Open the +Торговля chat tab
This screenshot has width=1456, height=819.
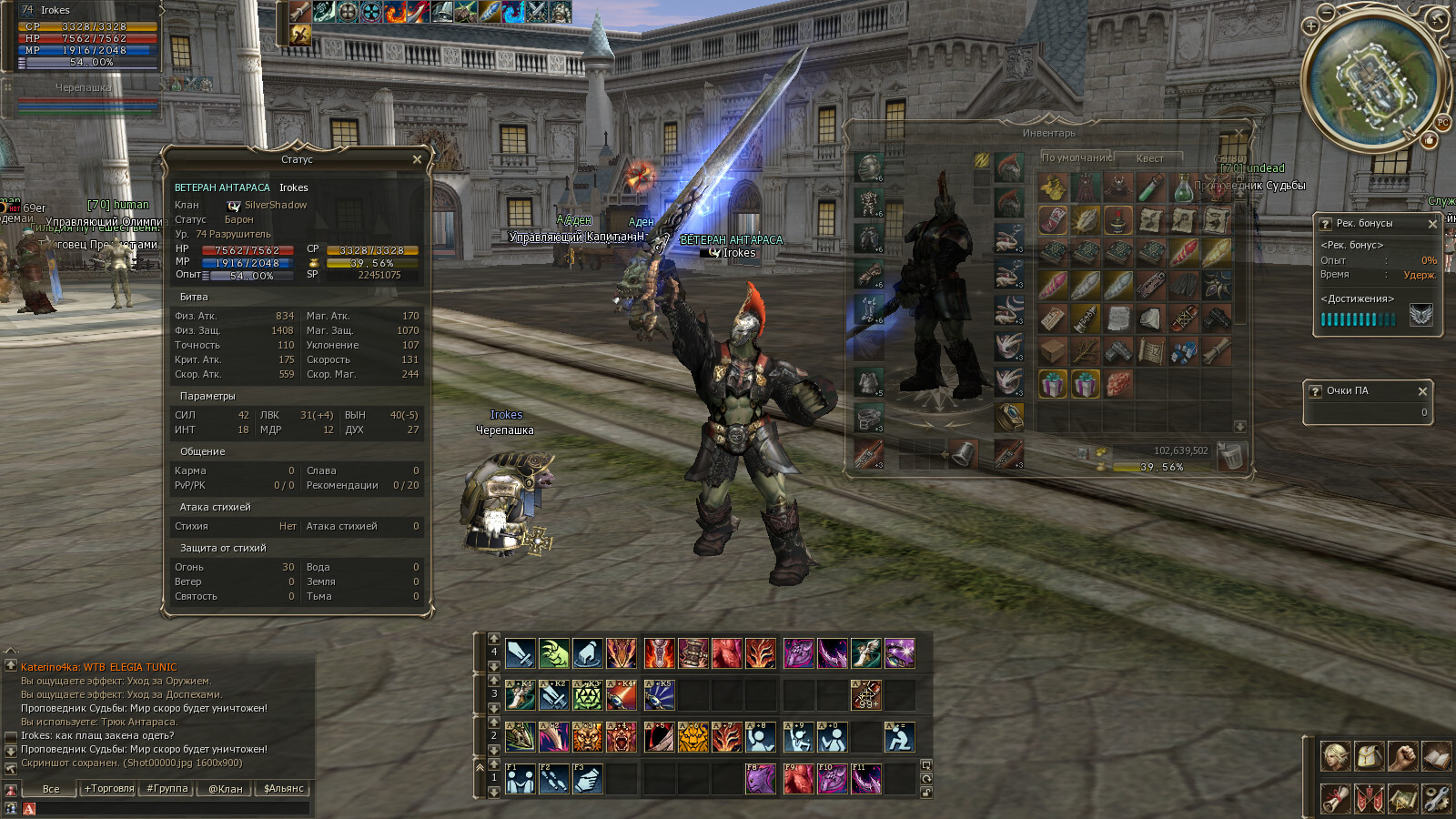[109, 789]
